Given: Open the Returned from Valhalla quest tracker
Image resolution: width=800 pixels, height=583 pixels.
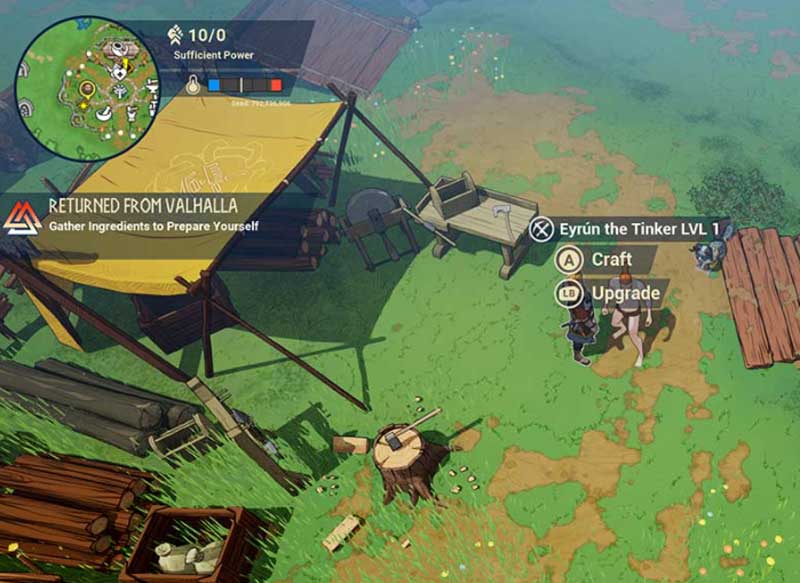Looking at the screenshot, I should 141,215.
